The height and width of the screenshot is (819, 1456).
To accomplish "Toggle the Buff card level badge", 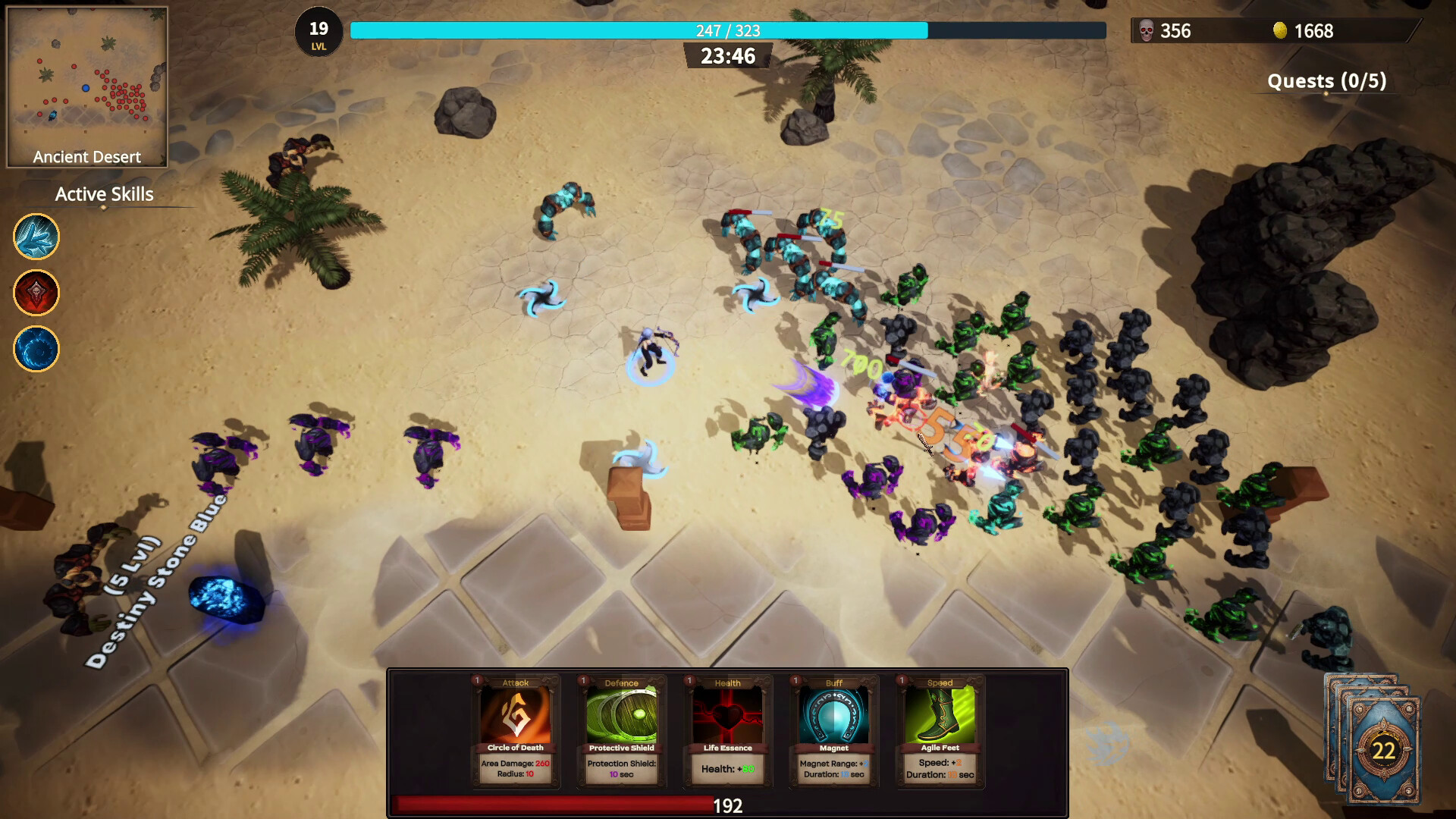I will (794, 682).
